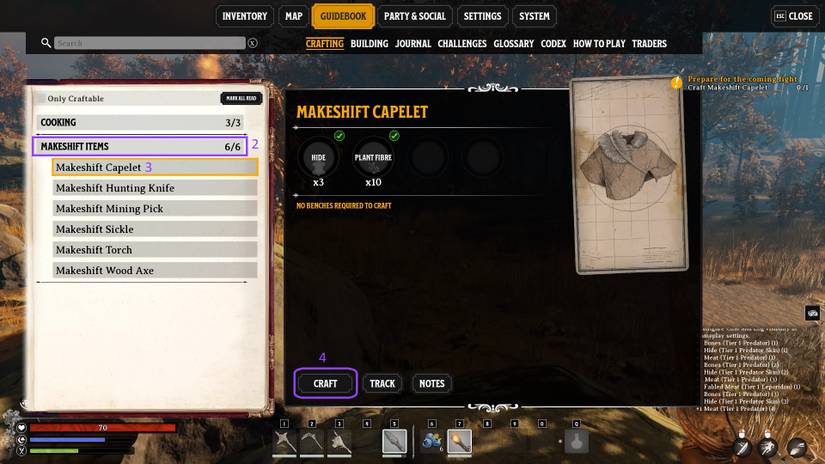Open Party & Social menu
The height and width of the screenshot is (464, 825).
414,16
